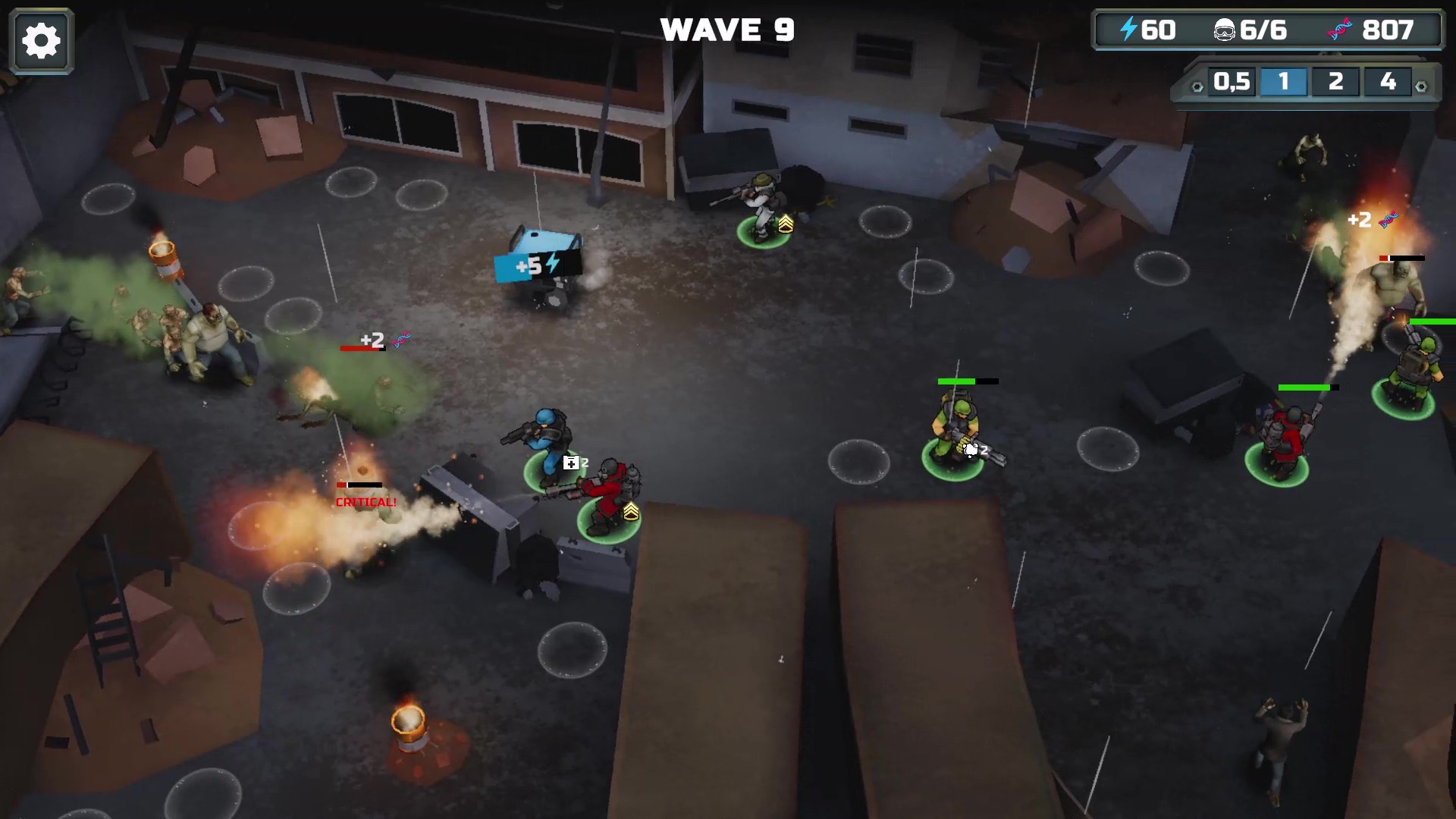Click the CRITICAL! warning text
Screen dimensions: 1456x819
365,501
